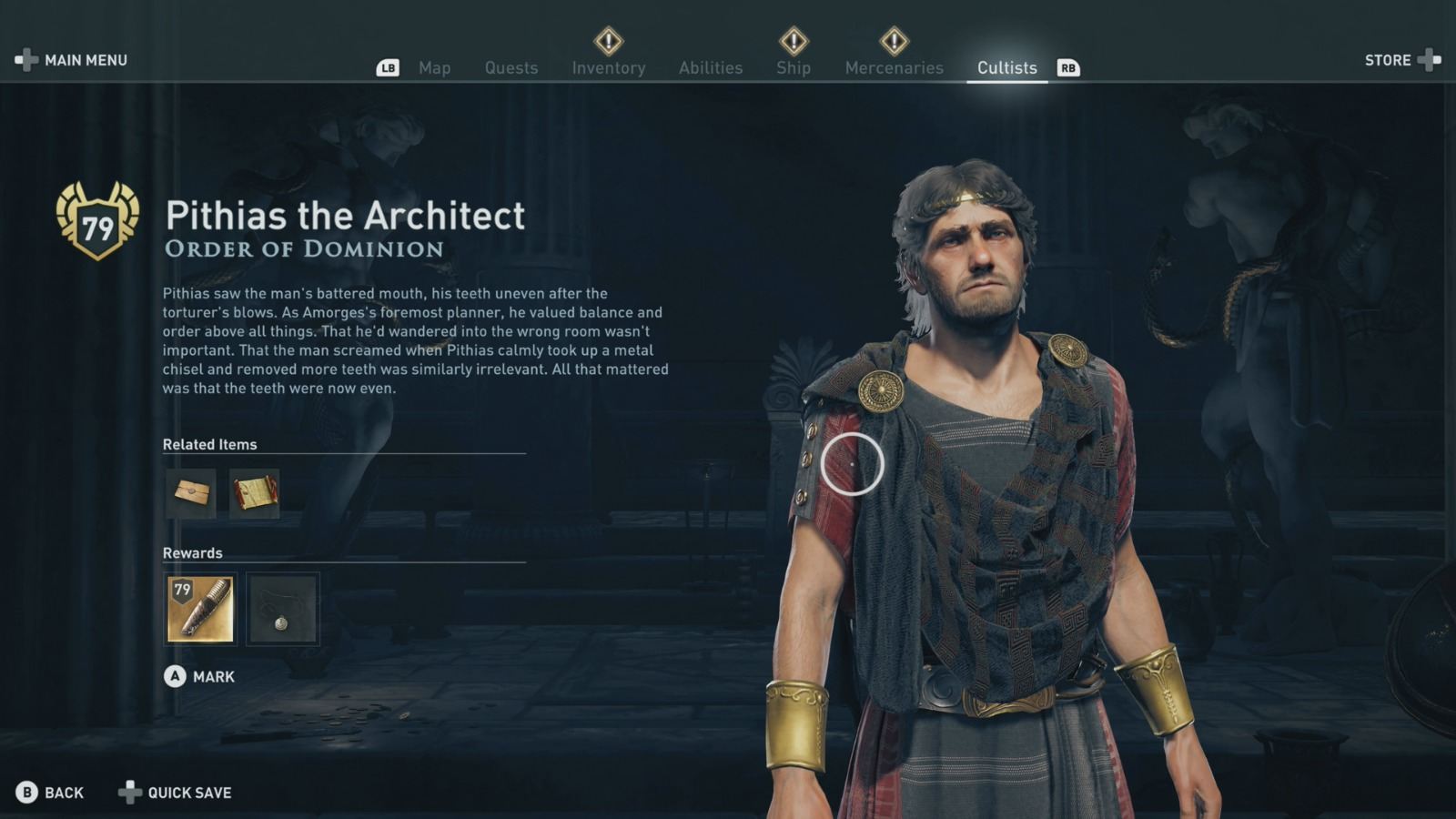Show the Abilities tab
The width and height of the screenshot is (1456, 819).
(x=710, y=68)
